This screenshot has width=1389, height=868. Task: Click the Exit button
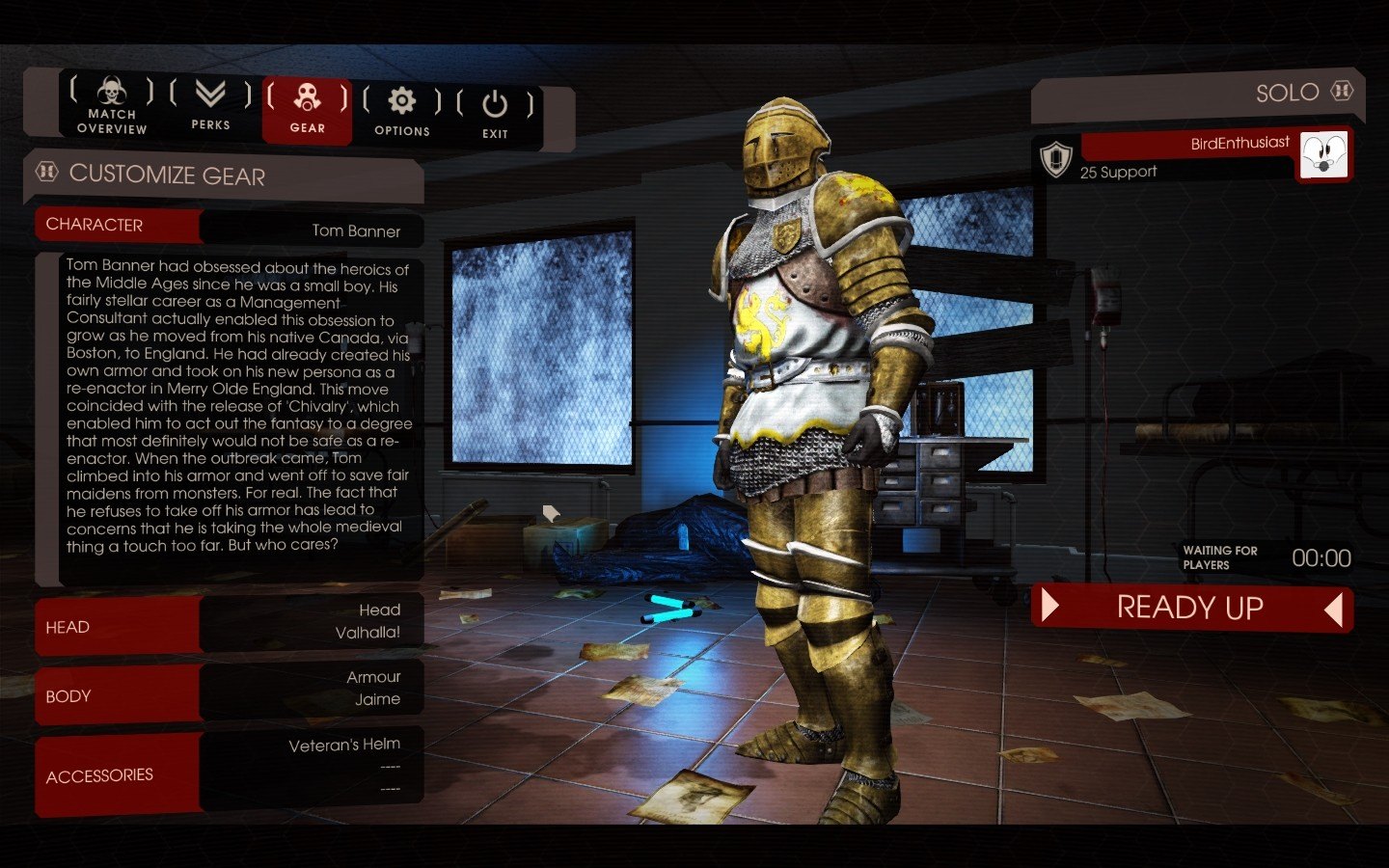point(495,115)
